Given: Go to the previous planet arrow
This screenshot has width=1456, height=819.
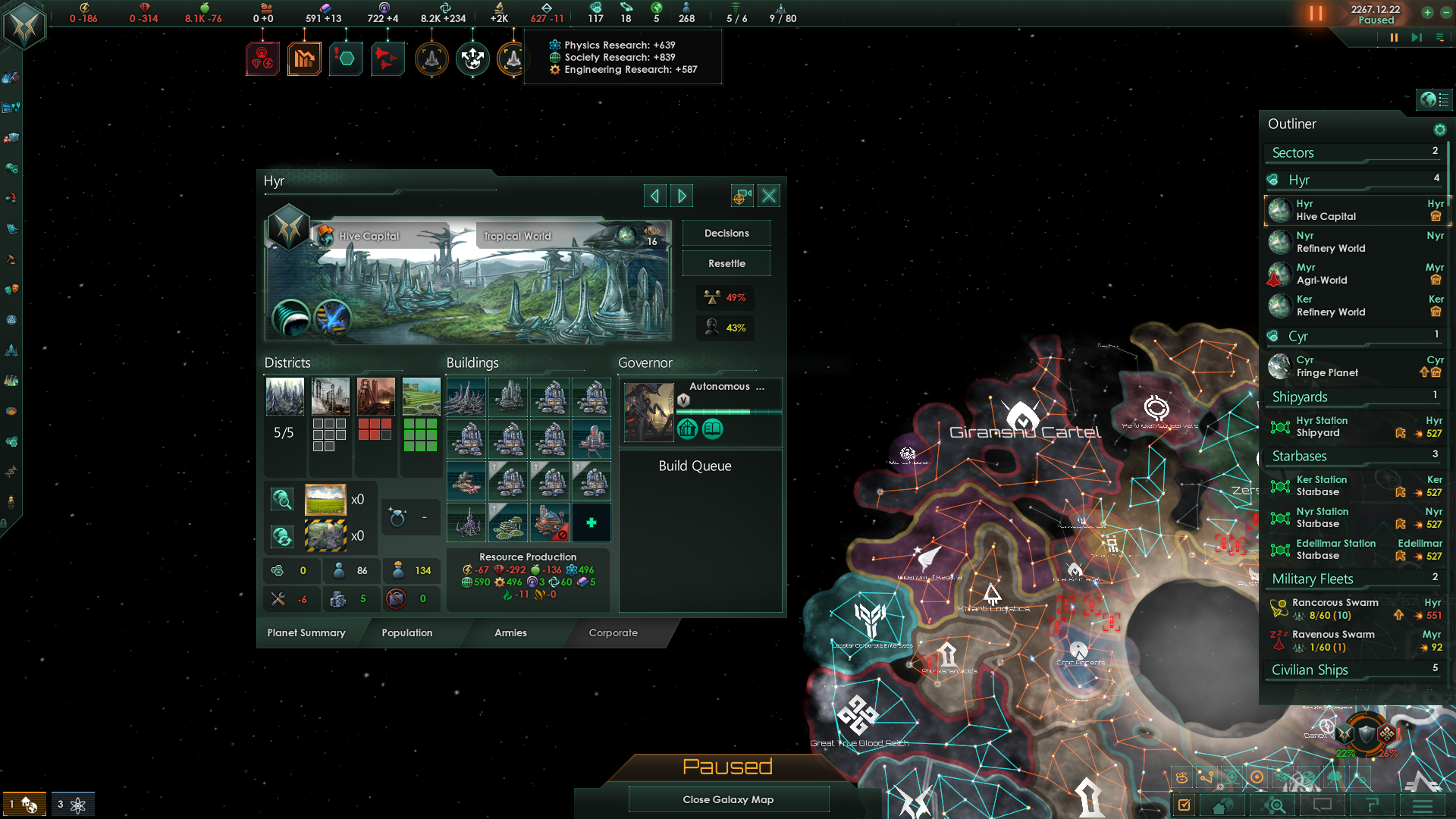Looking at the screenshot, I should pos(654,196).
